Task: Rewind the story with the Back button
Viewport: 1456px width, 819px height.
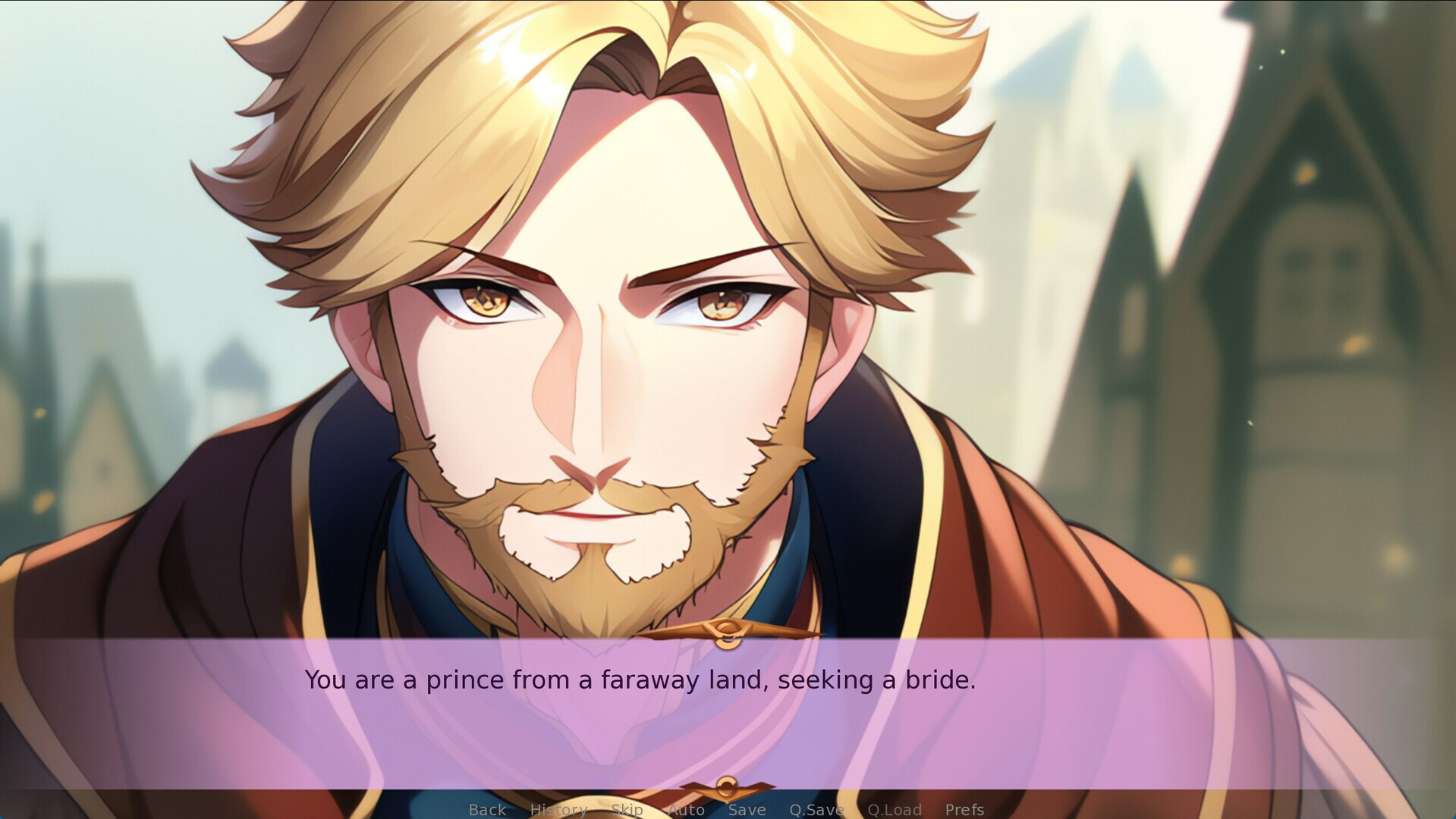Action: (486, 809)
